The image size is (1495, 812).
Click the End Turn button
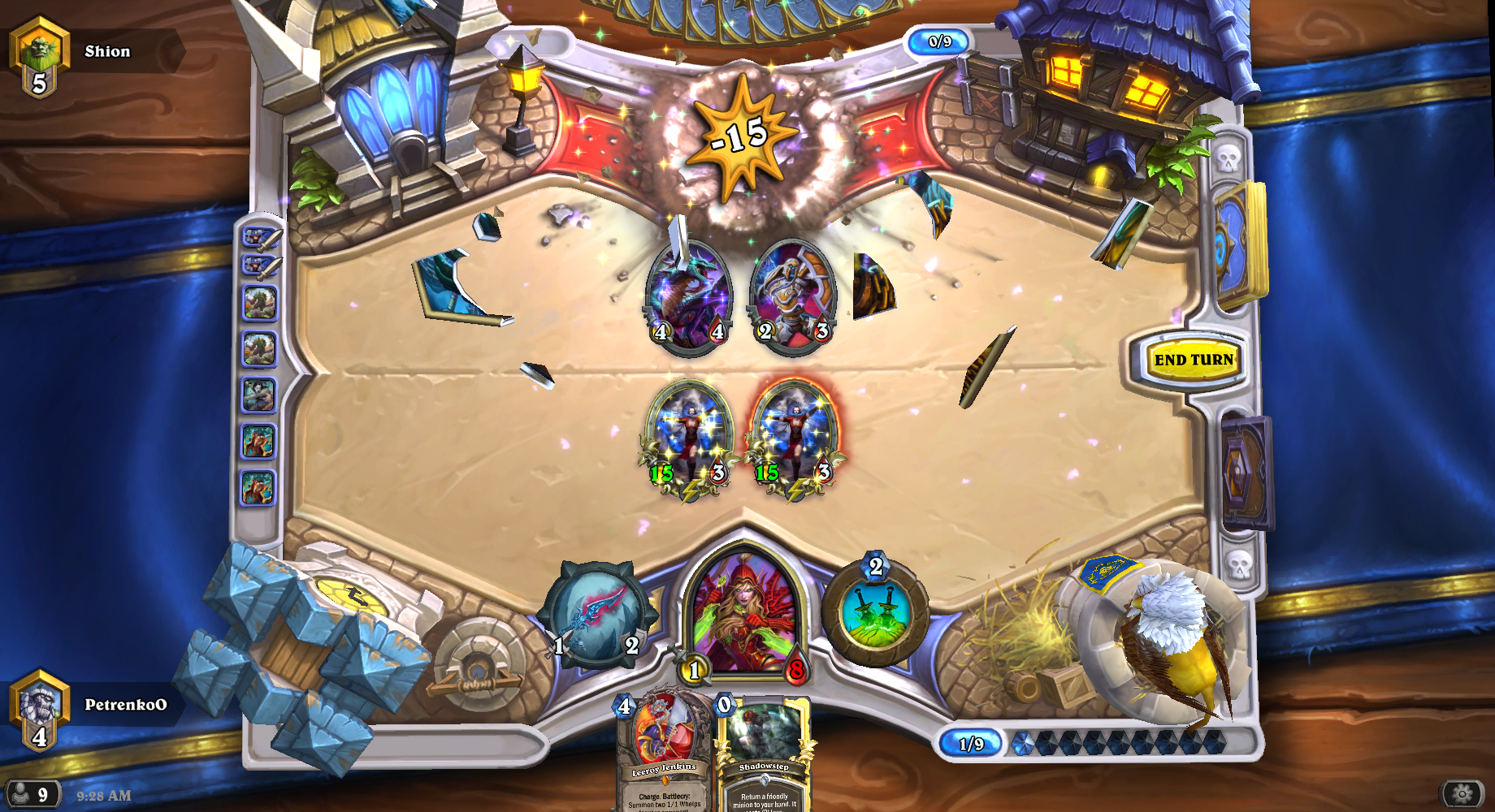(x=1193, y=360)
